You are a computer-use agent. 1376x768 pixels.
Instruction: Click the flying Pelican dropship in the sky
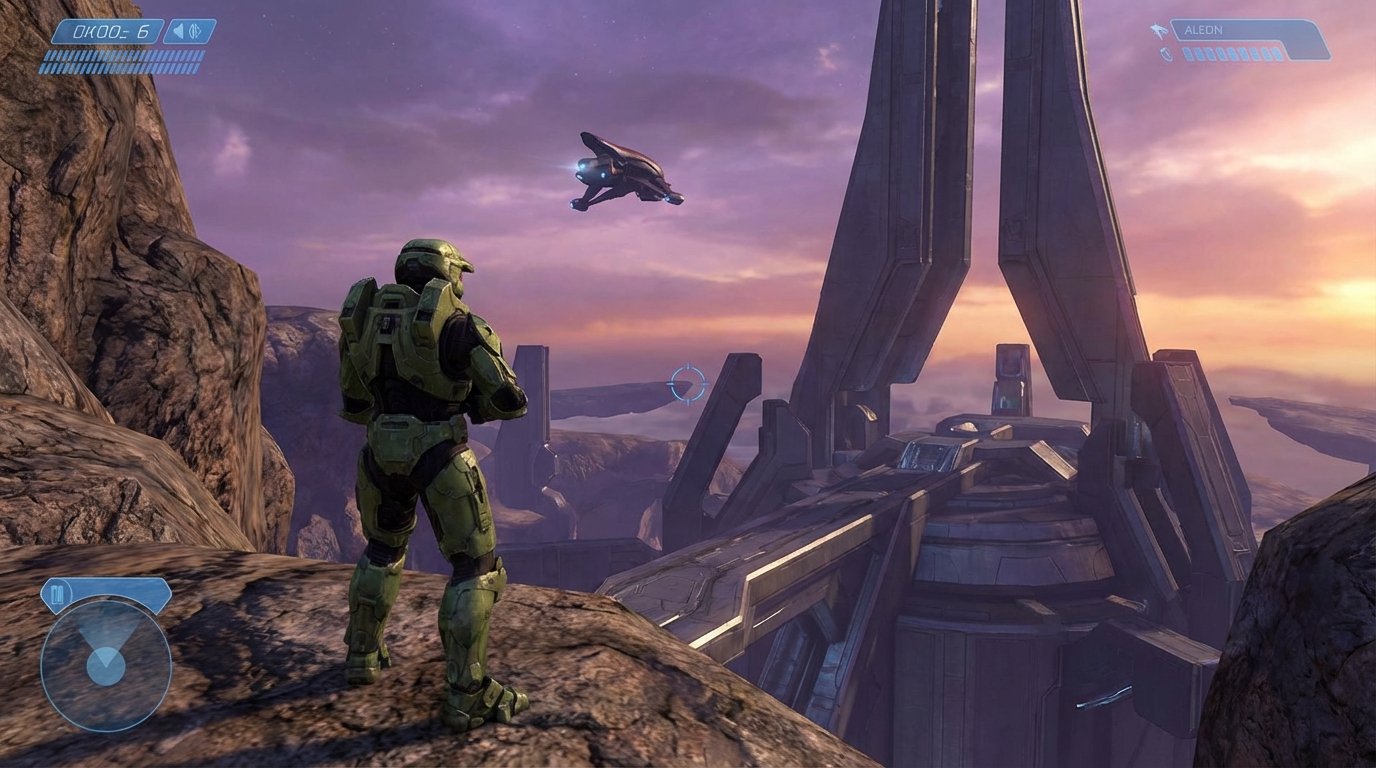626,172
